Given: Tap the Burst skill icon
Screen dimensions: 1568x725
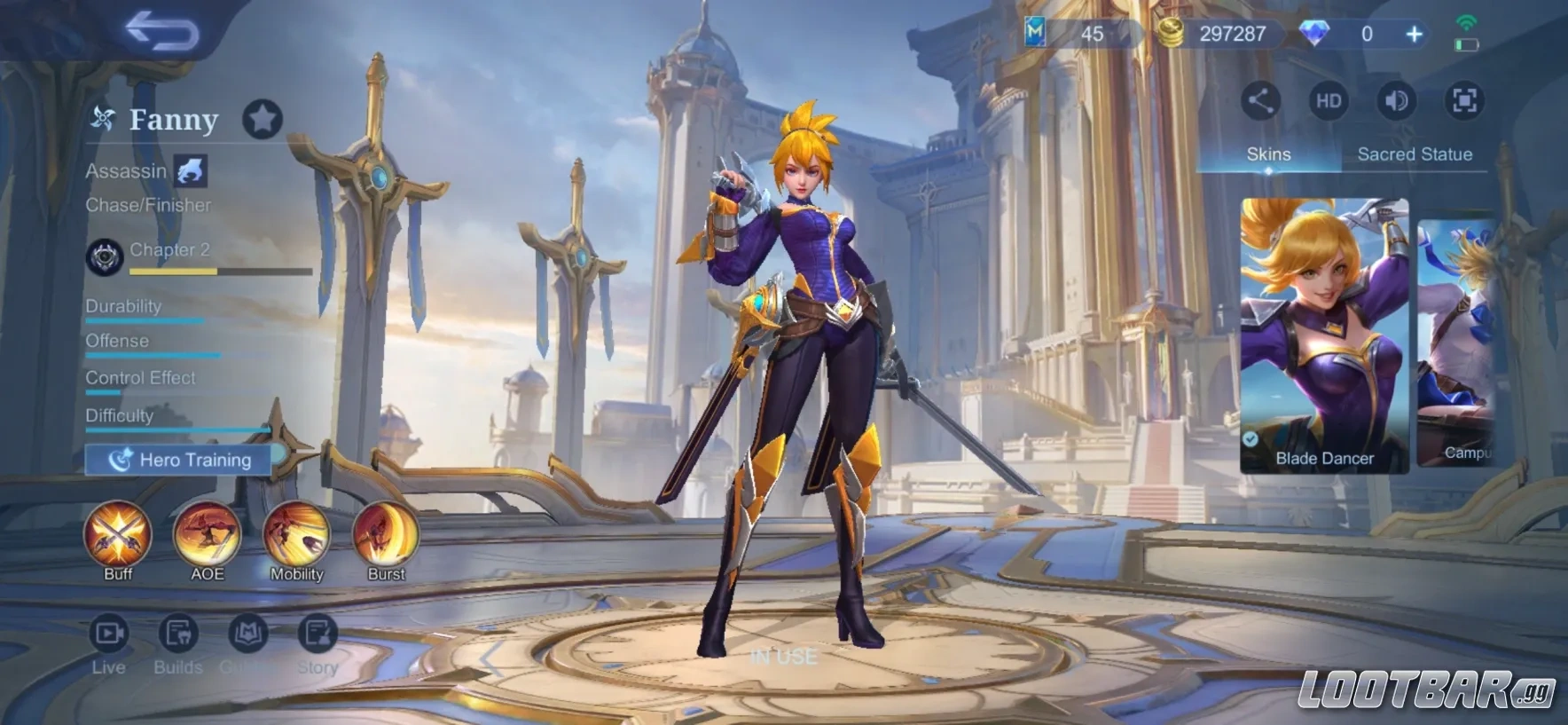Looking at the screenshot, I should pyautogui.click(x=386, y=535).
